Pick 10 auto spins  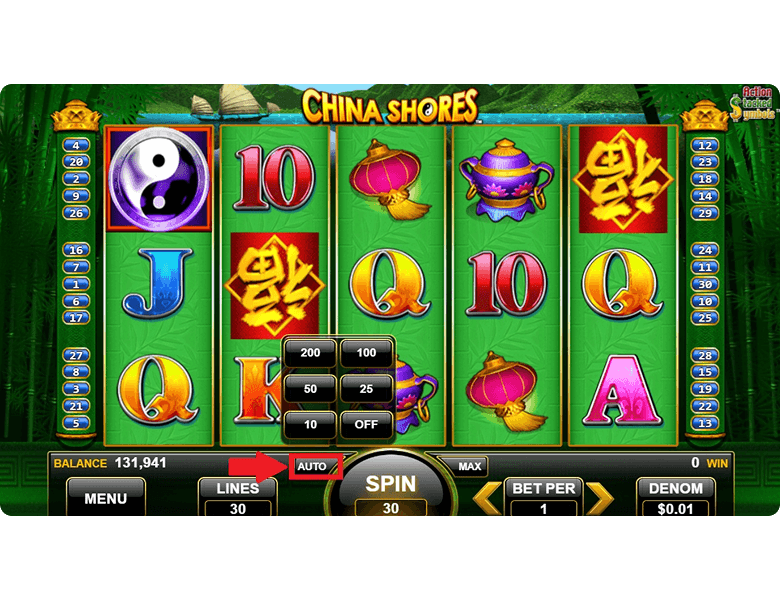click(310, 425)
